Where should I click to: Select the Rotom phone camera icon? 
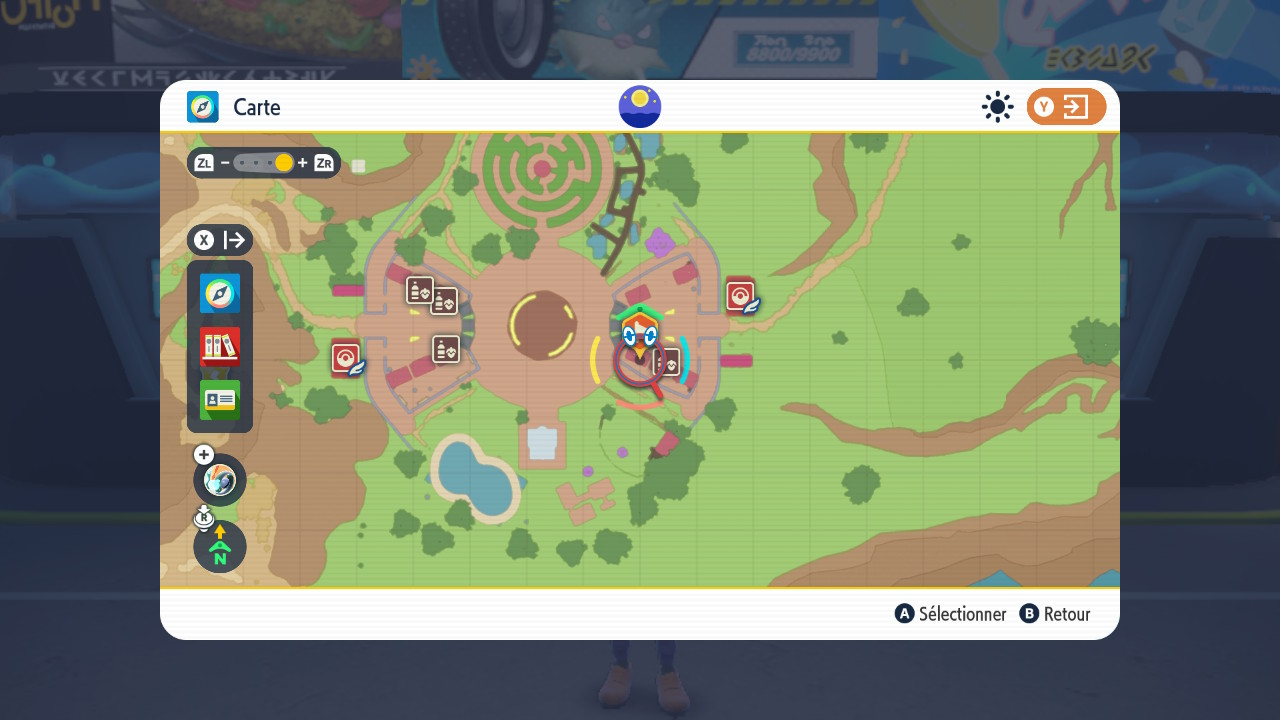pyautogui.click(x=220, y=480)
